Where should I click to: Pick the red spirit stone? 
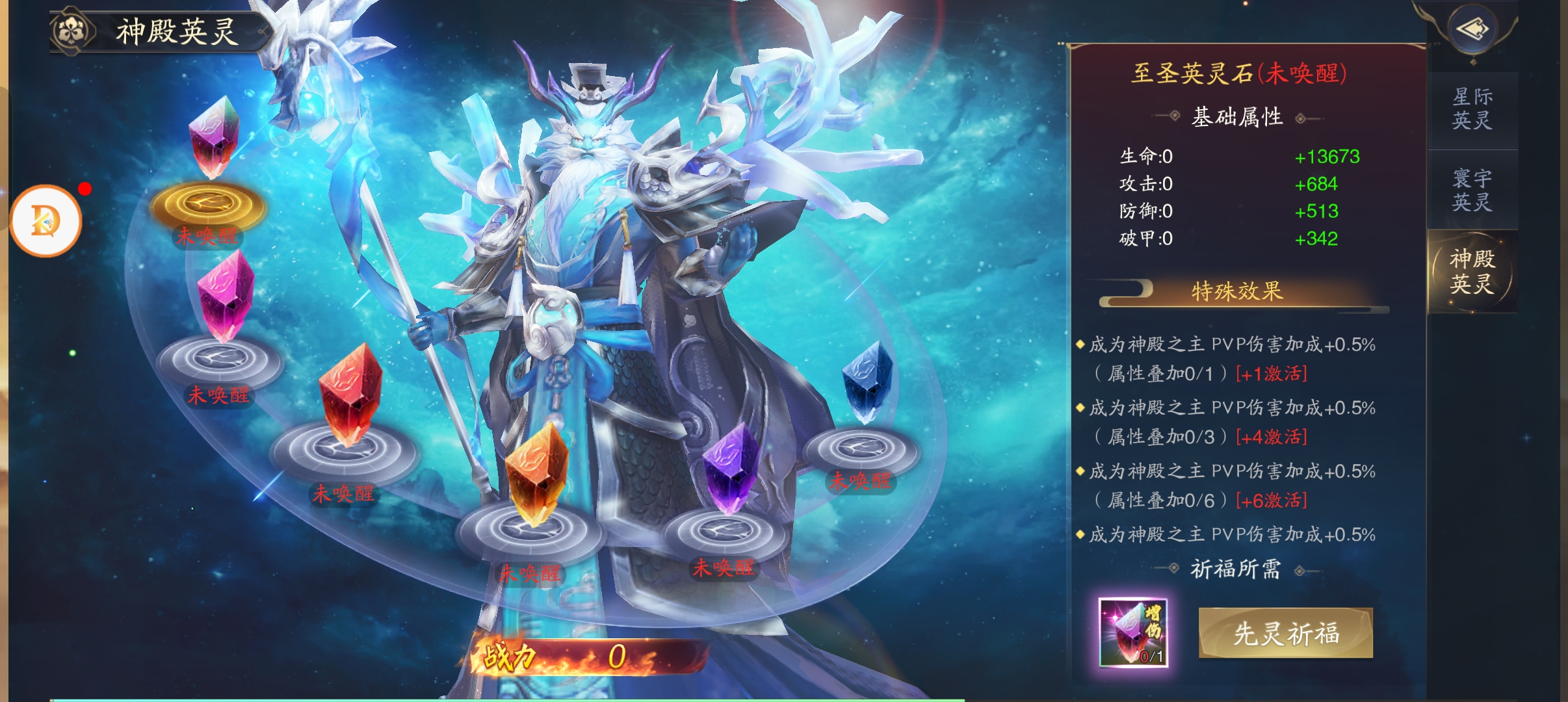point(350,393)
